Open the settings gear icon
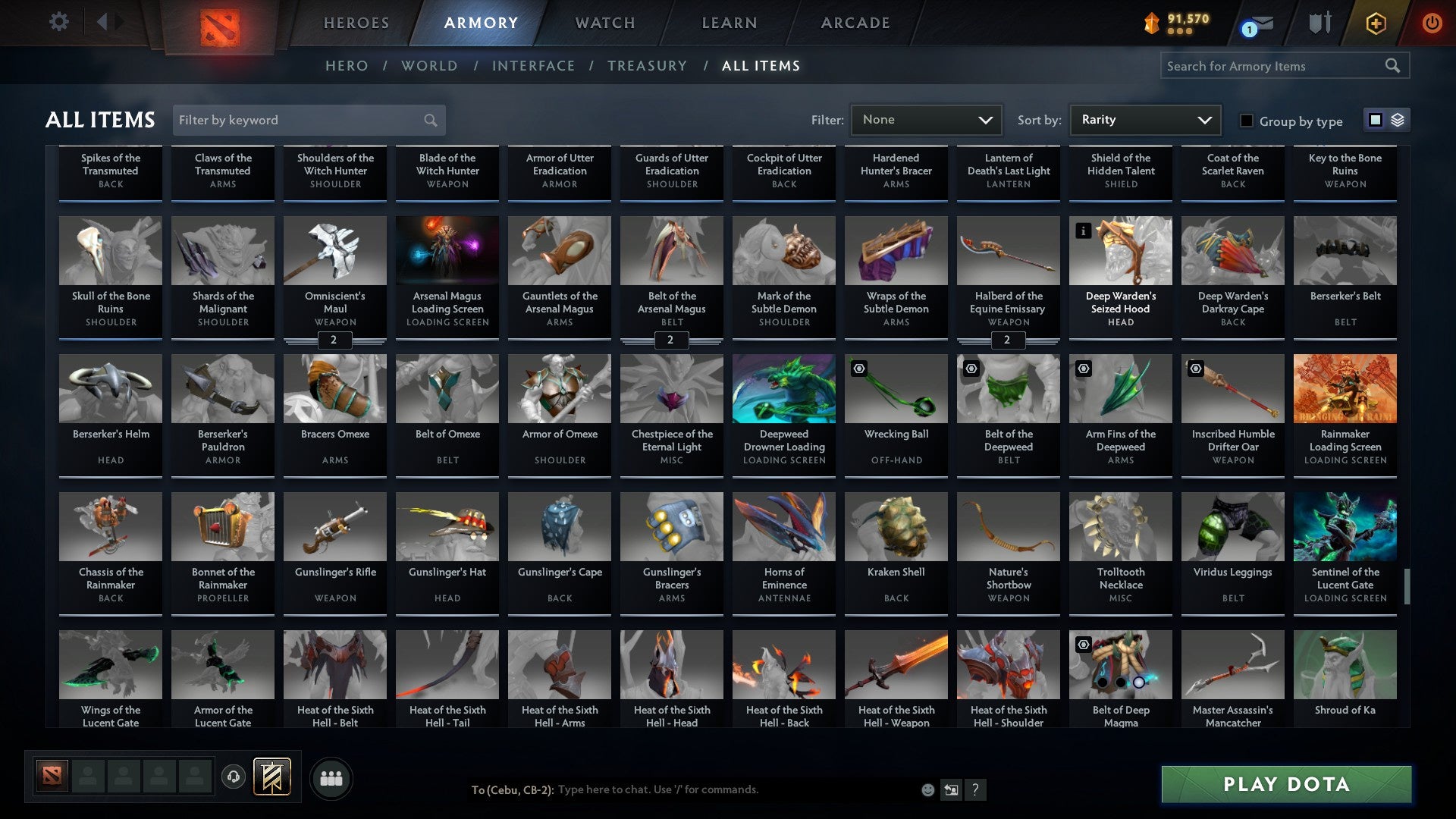Image resolution: width=1456 pixels, height=819 pixels. point(58,22)
